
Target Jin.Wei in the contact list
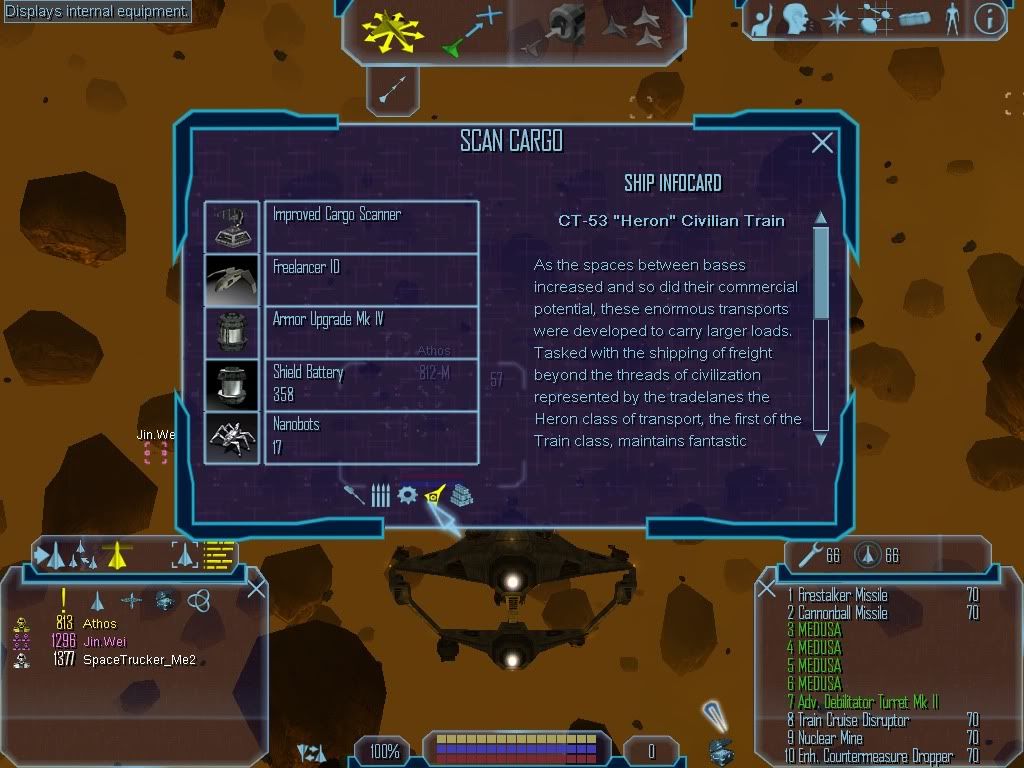[105, 641]
